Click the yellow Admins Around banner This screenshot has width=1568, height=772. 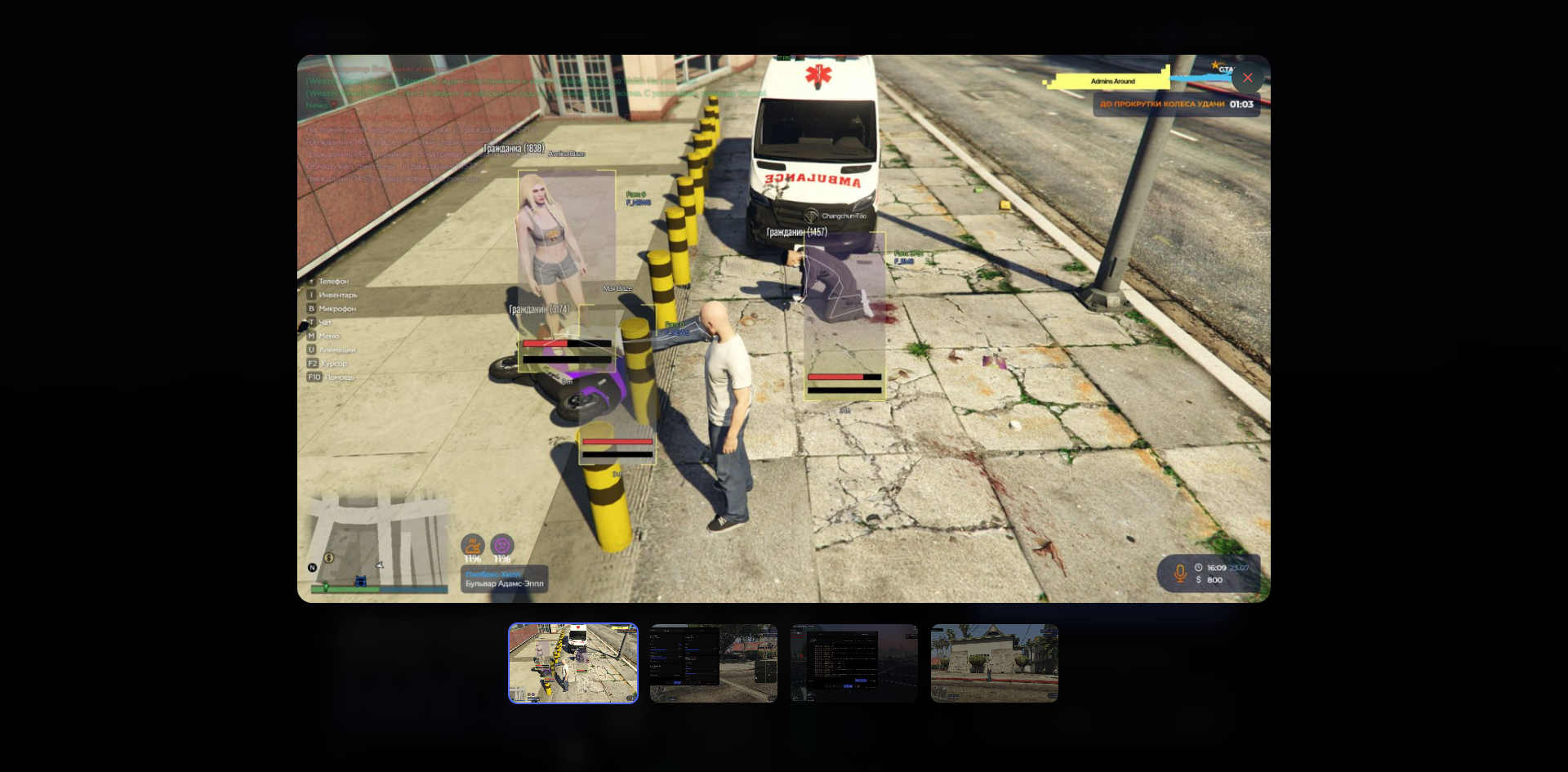[x=1112, y=81]
